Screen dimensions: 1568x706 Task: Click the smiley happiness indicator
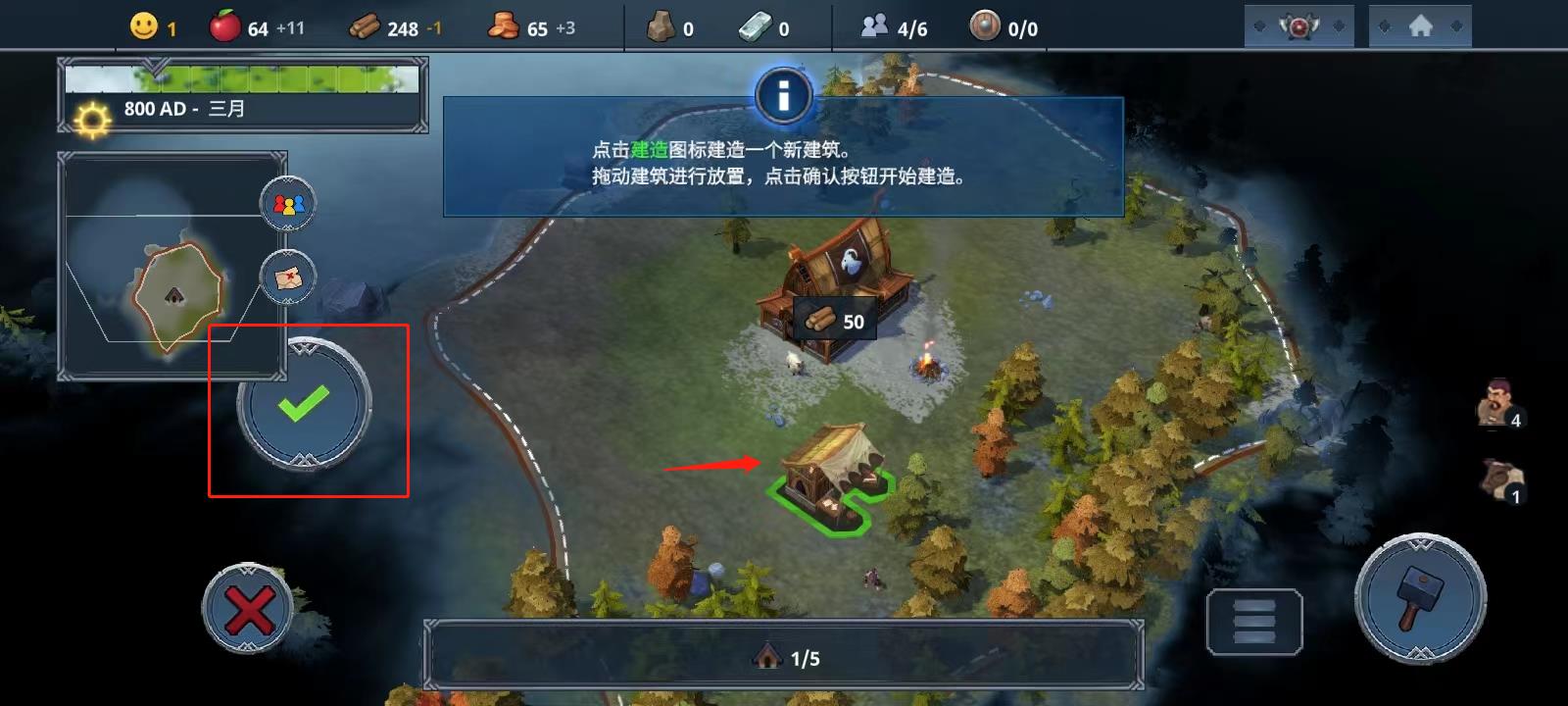tap(143, 27)
